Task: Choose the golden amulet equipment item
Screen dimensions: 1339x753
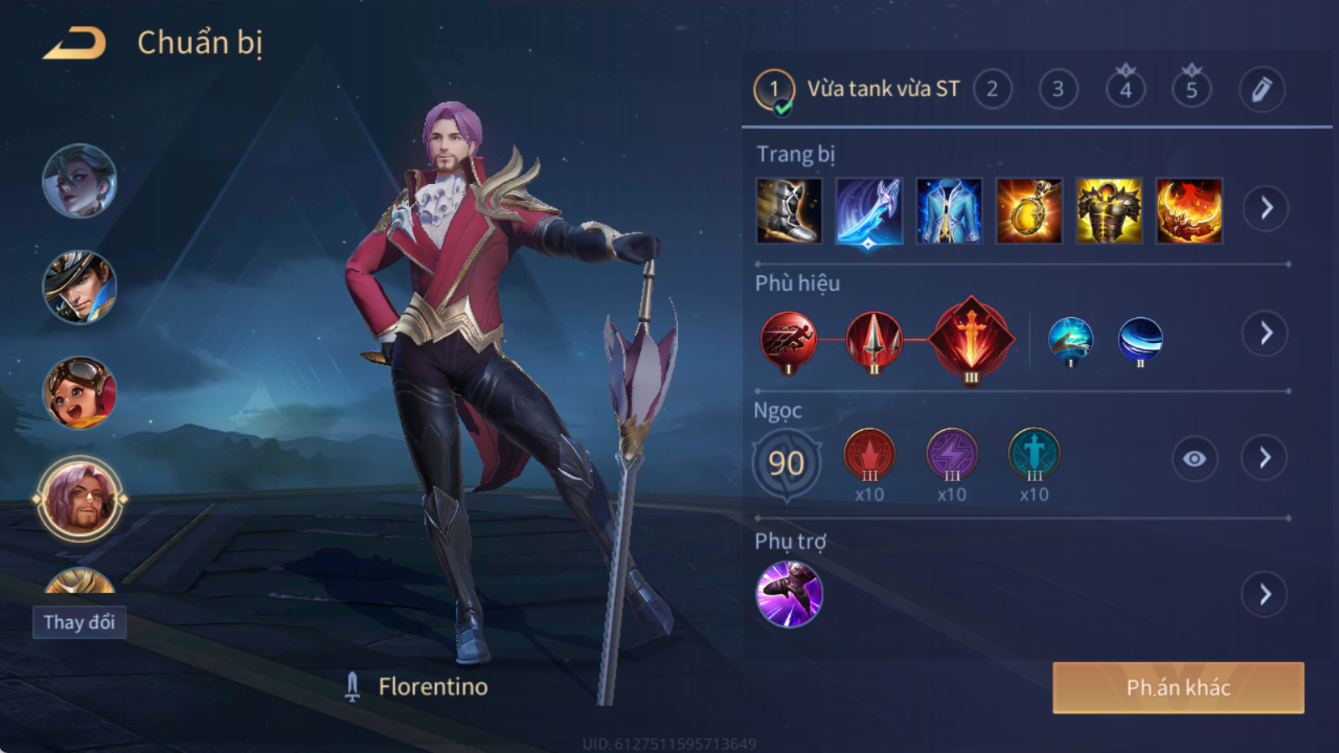Action: pyautogui.click(x=1029, y=211)
